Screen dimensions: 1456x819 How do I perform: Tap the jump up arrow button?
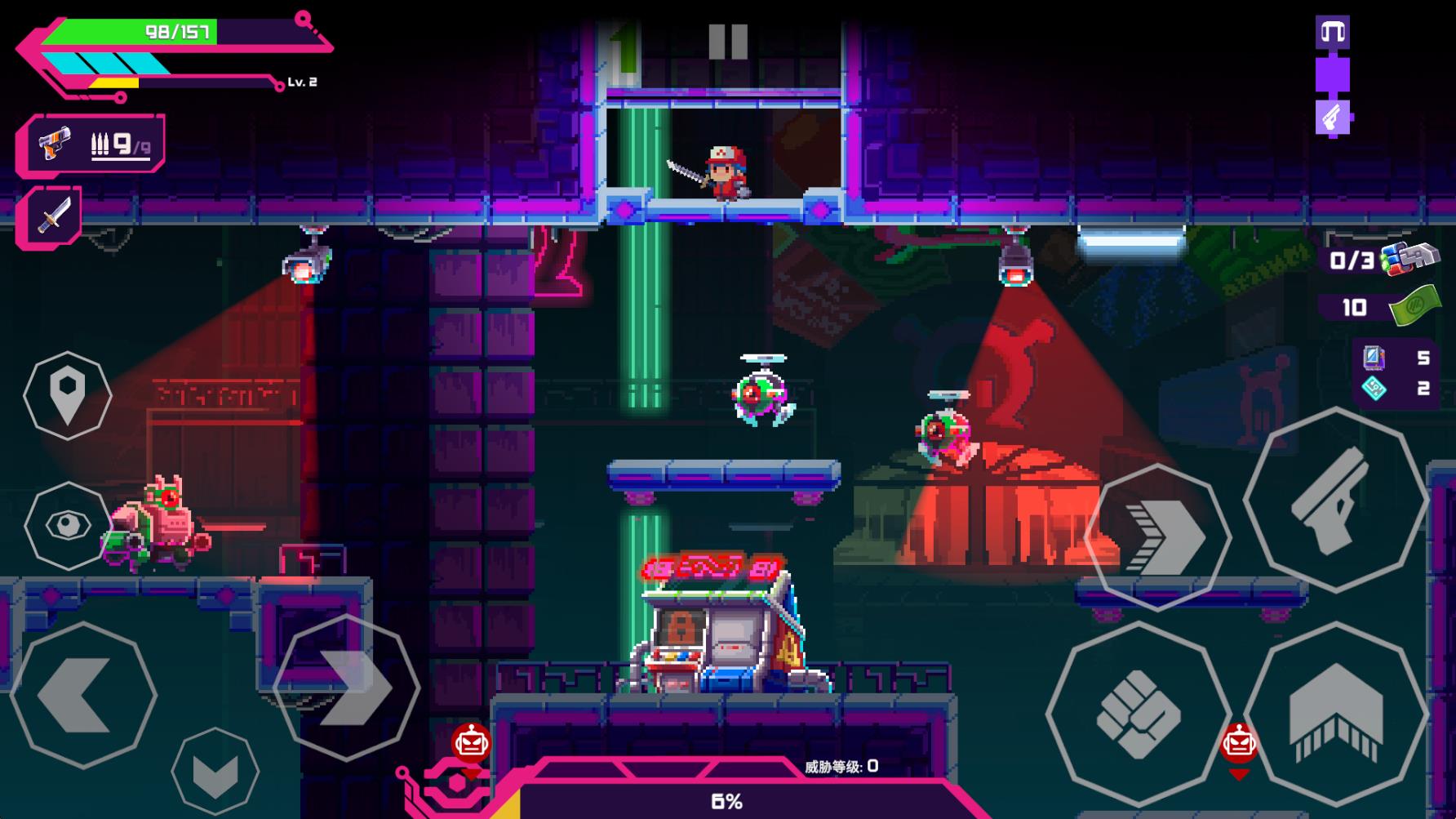point(1336,713)
